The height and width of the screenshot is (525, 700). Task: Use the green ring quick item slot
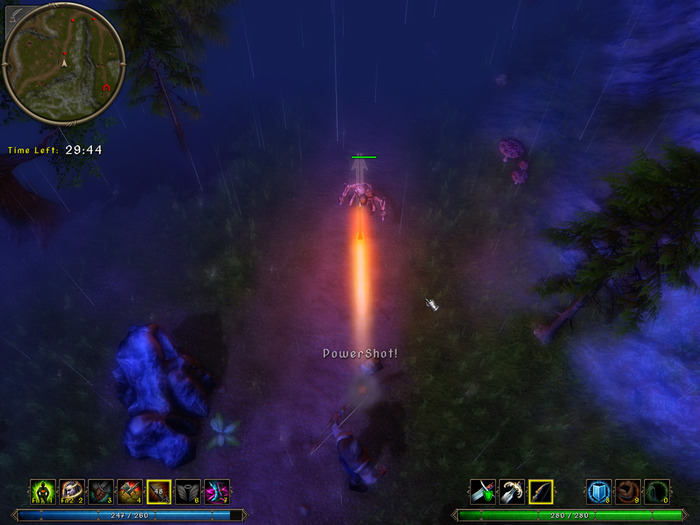[x=656, y=491]
